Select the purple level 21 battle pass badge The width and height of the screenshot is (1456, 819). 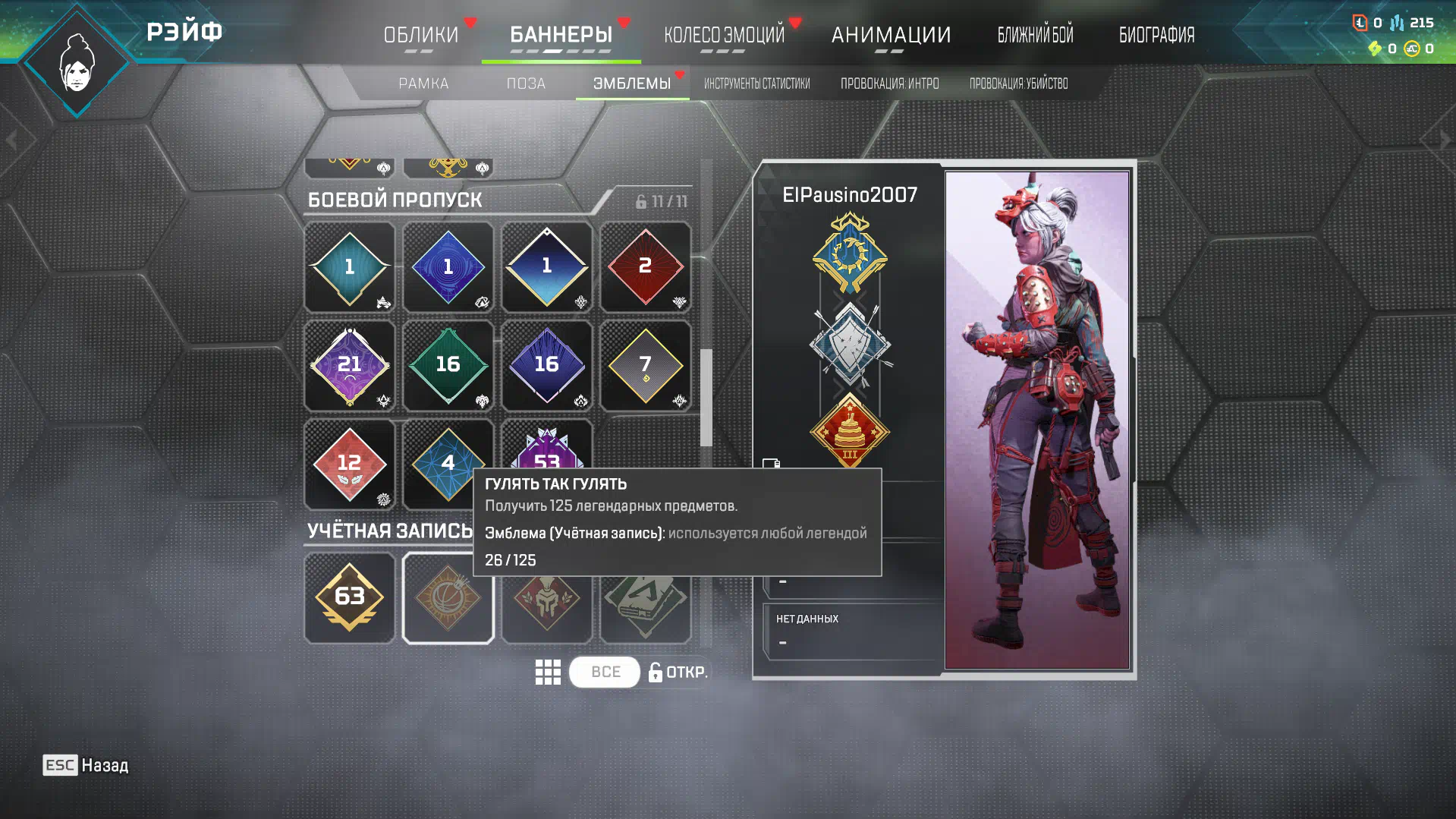(349, 365)
